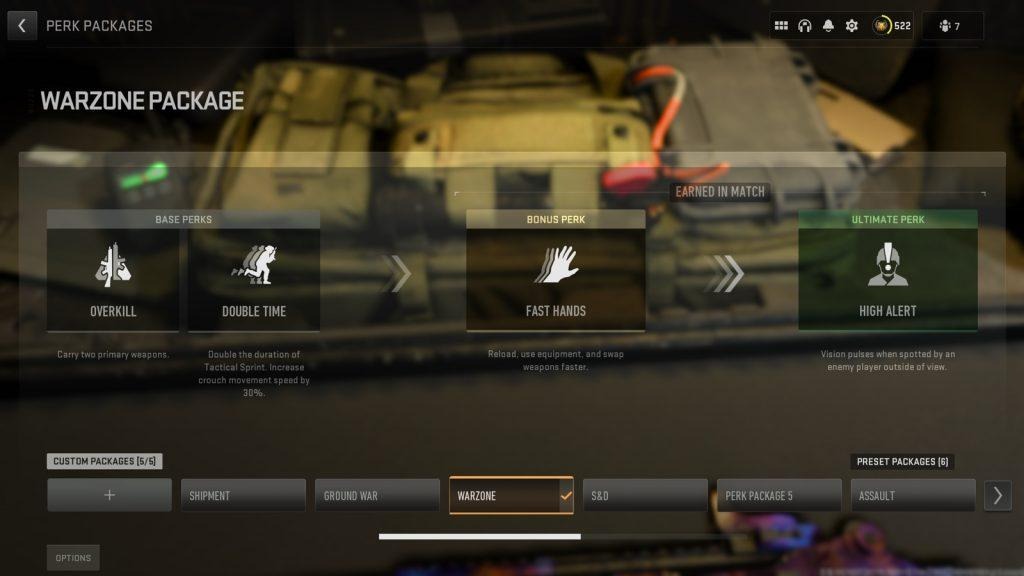Open the social party button
This screenshot has width=1024, height=576.
pos(951,26)
